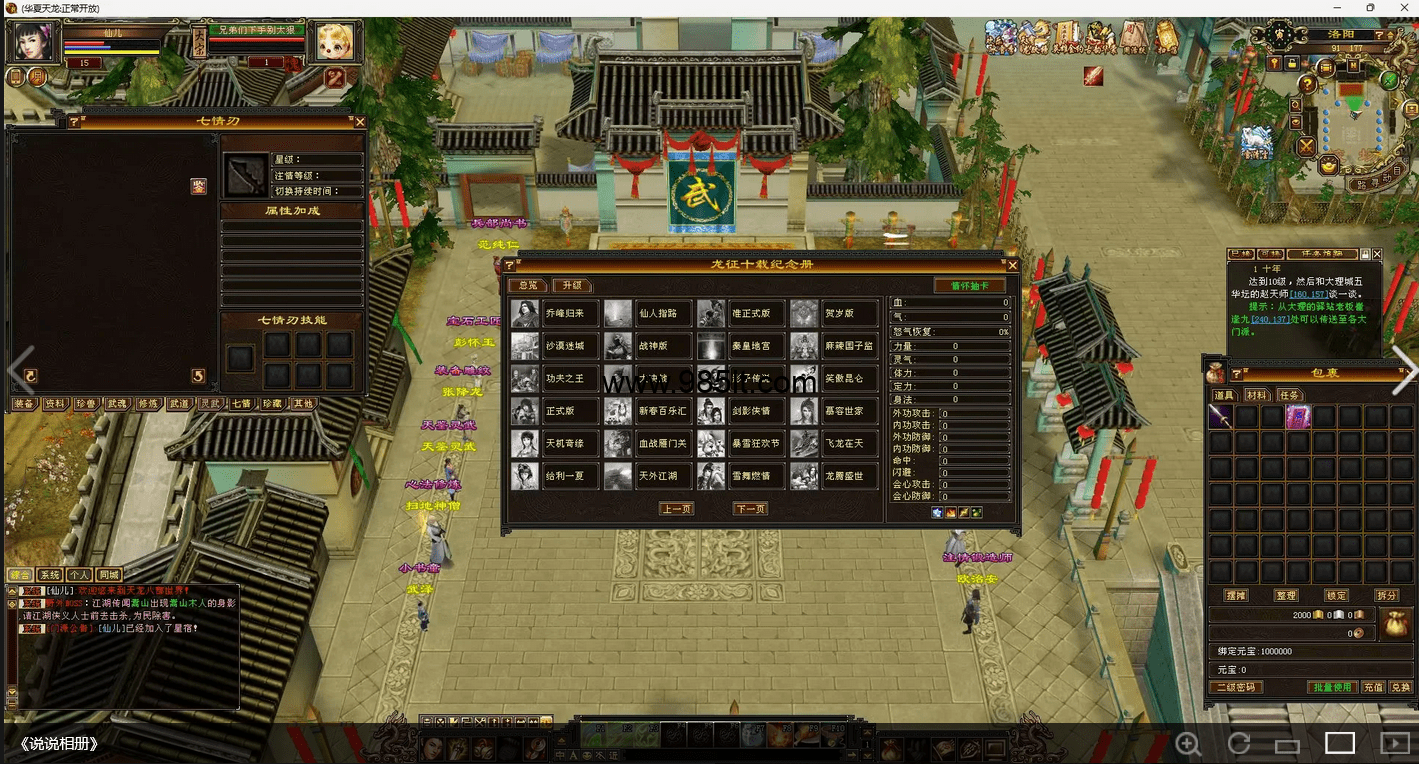
Task: Open 充值 recharge from the bag
Action: pyautogui.click(x=1373, y=687)
